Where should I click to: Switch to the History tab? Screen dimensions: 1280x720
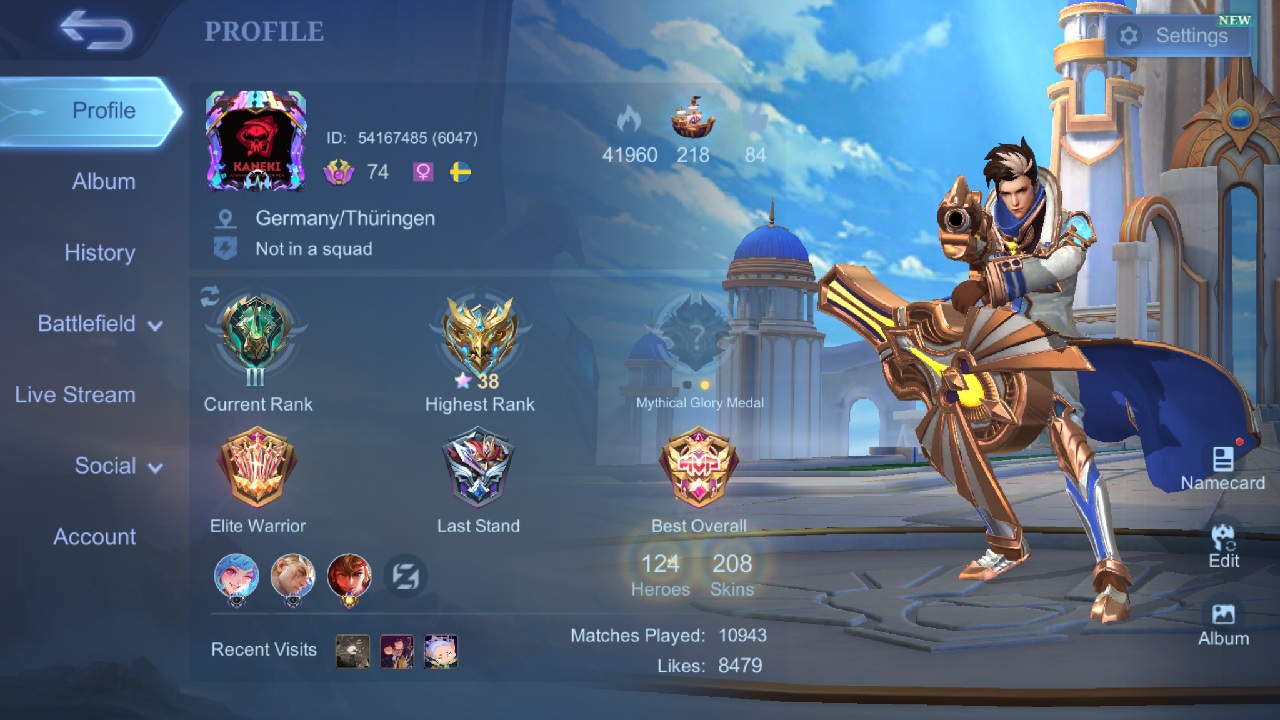(x=99, y=253)
